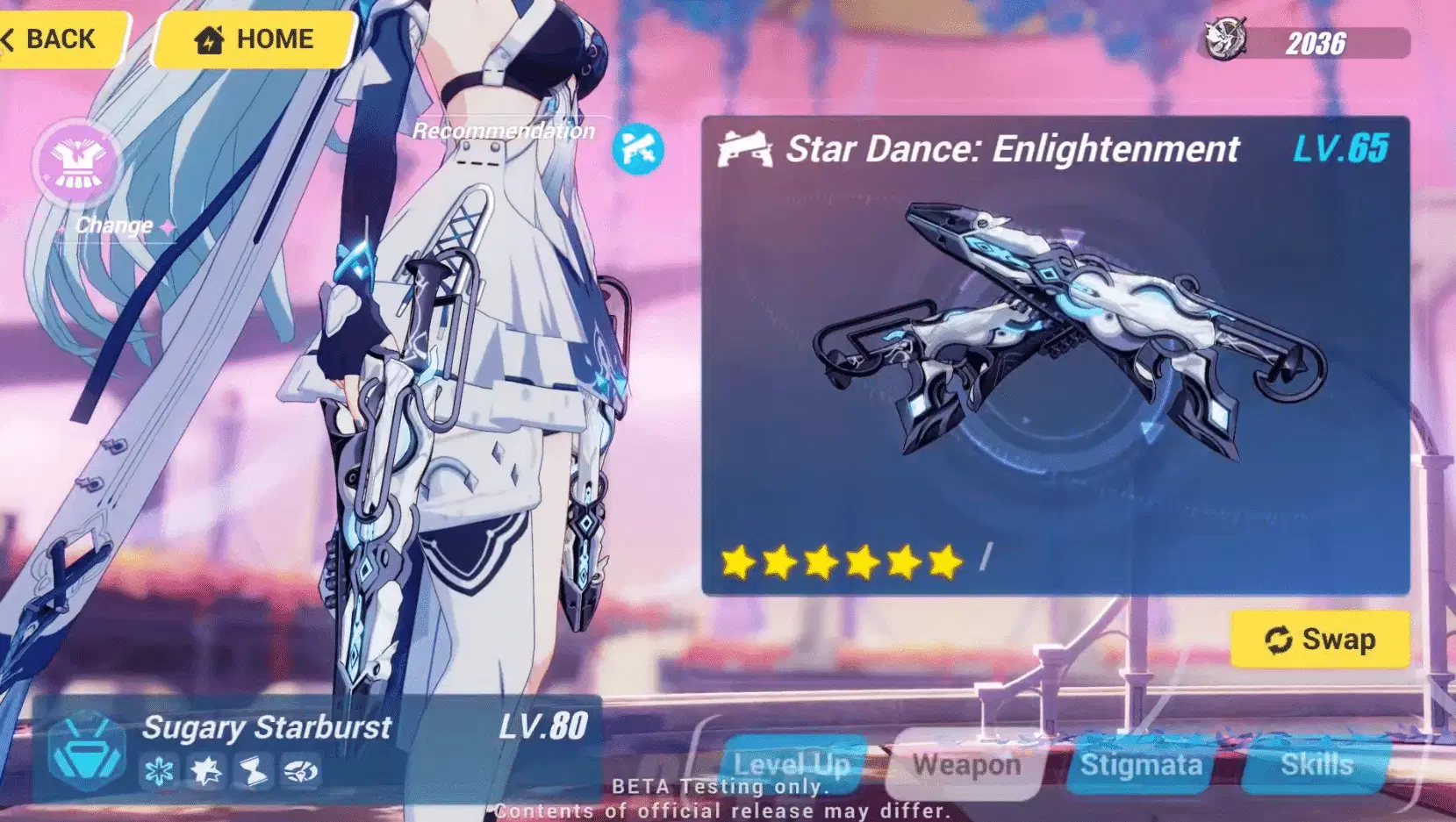1456x822 pixels.
Task: Select the dual pistols recommendation icon
Action: tap(638, 147)
